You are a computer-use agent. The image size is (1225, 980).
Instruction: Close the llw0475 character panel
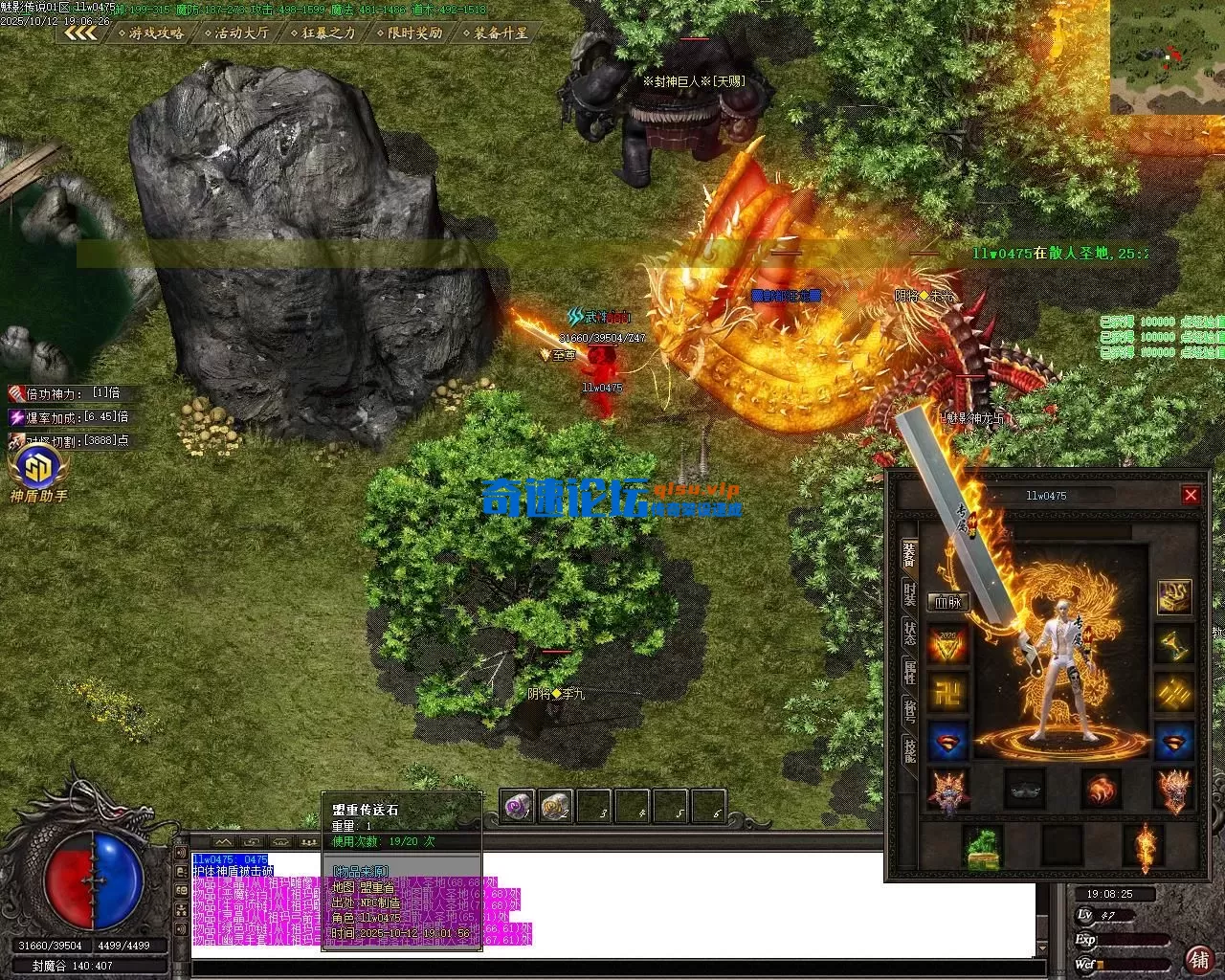point(1191,495)
